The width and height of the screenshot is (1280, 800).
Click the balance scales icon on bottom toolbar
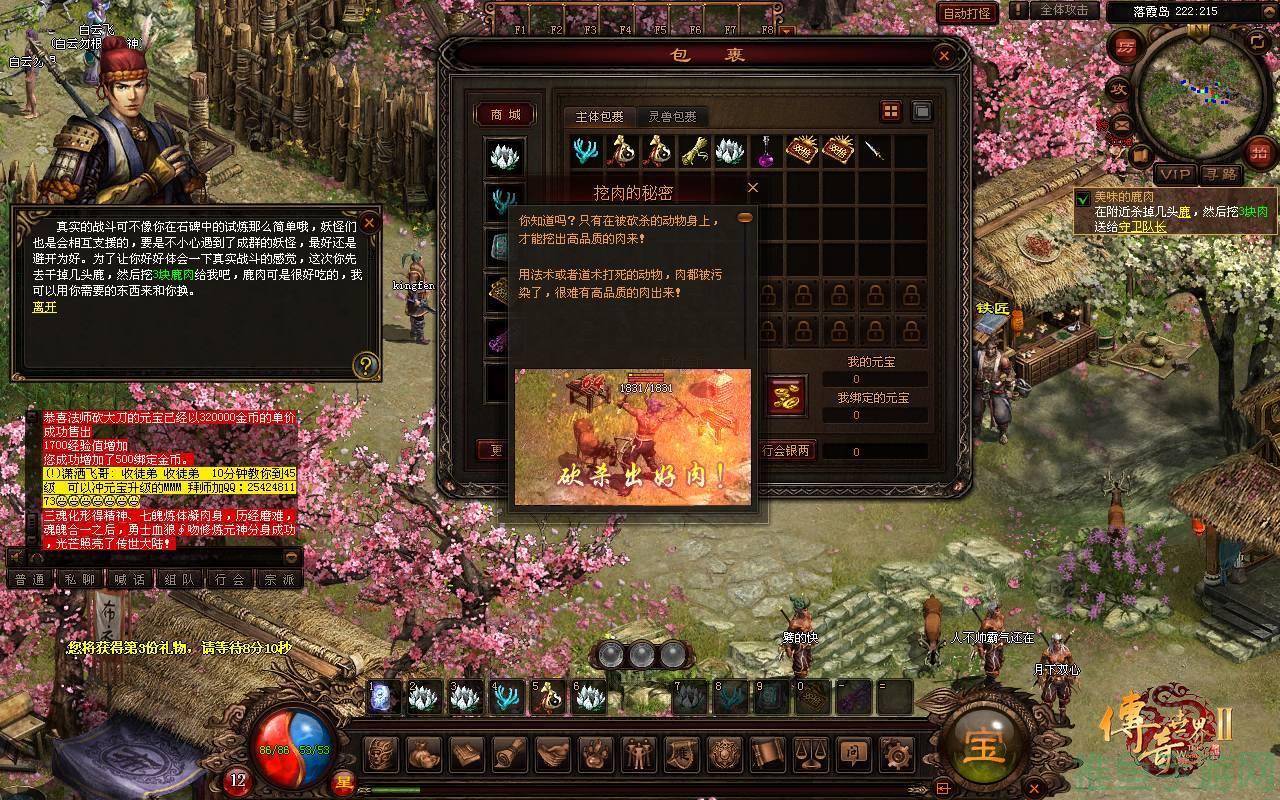coord(810,757)
